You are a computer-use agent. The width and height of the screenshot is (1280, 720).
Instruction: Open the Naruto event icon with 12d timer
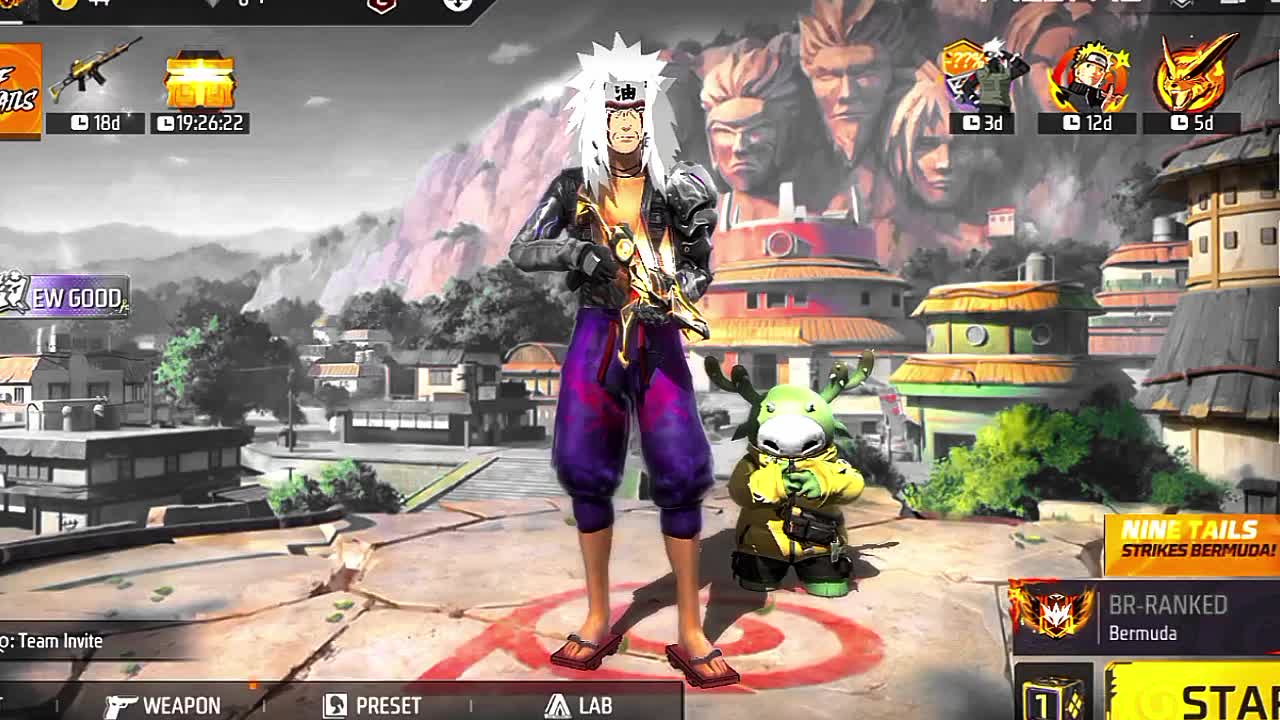pos(1087,82)
